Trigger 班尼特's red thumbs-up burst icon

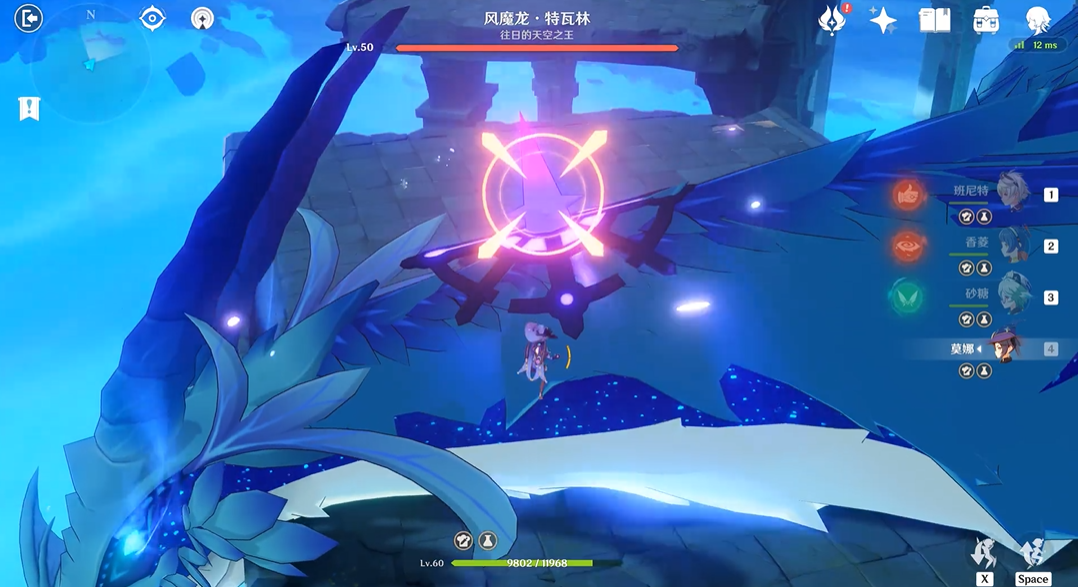coord(909,196)
